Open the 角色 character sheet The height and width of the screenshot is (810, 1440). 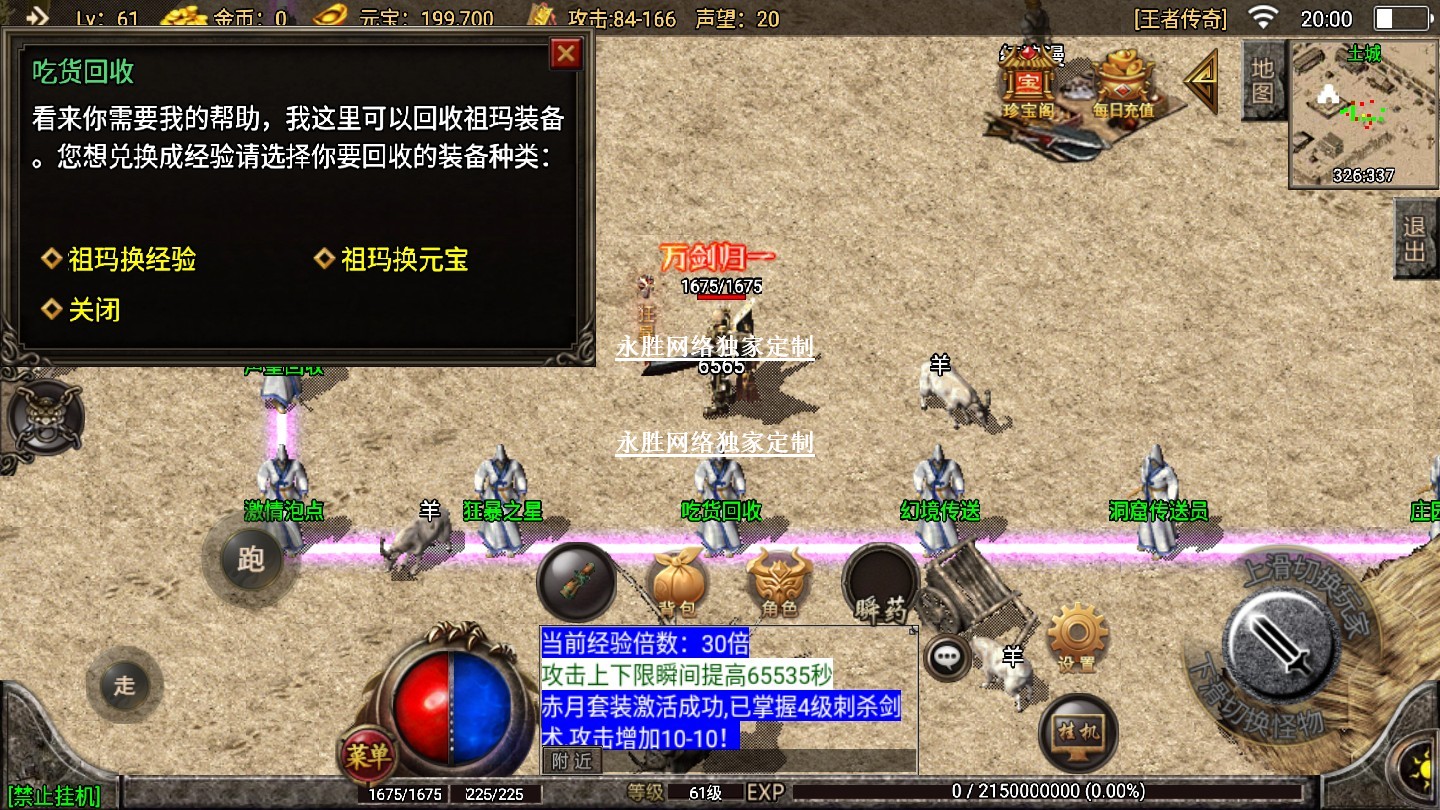779,583
